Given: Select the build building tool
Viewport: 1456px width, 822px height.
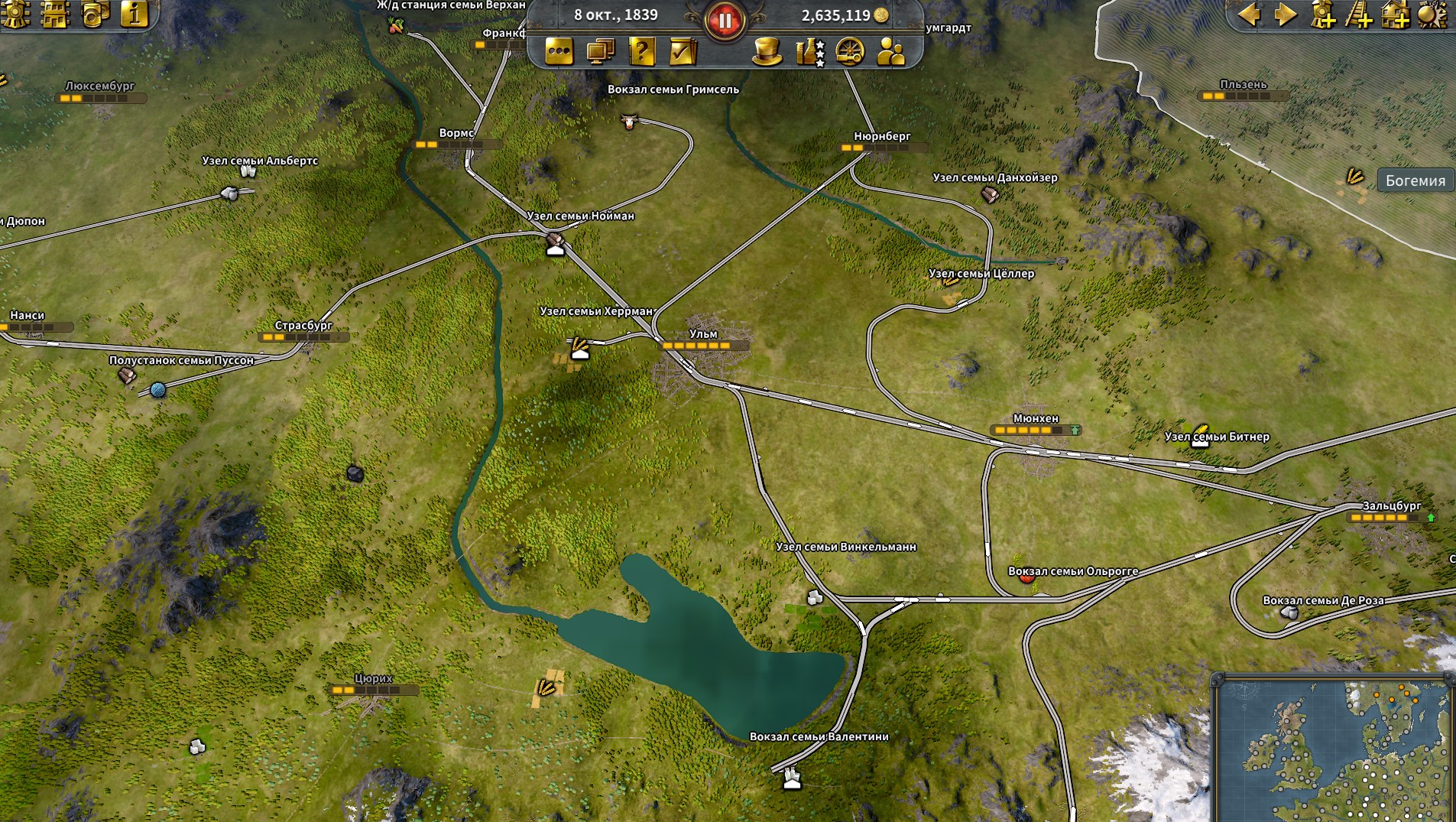Looking at the screenshot, I should point(1396,14).
